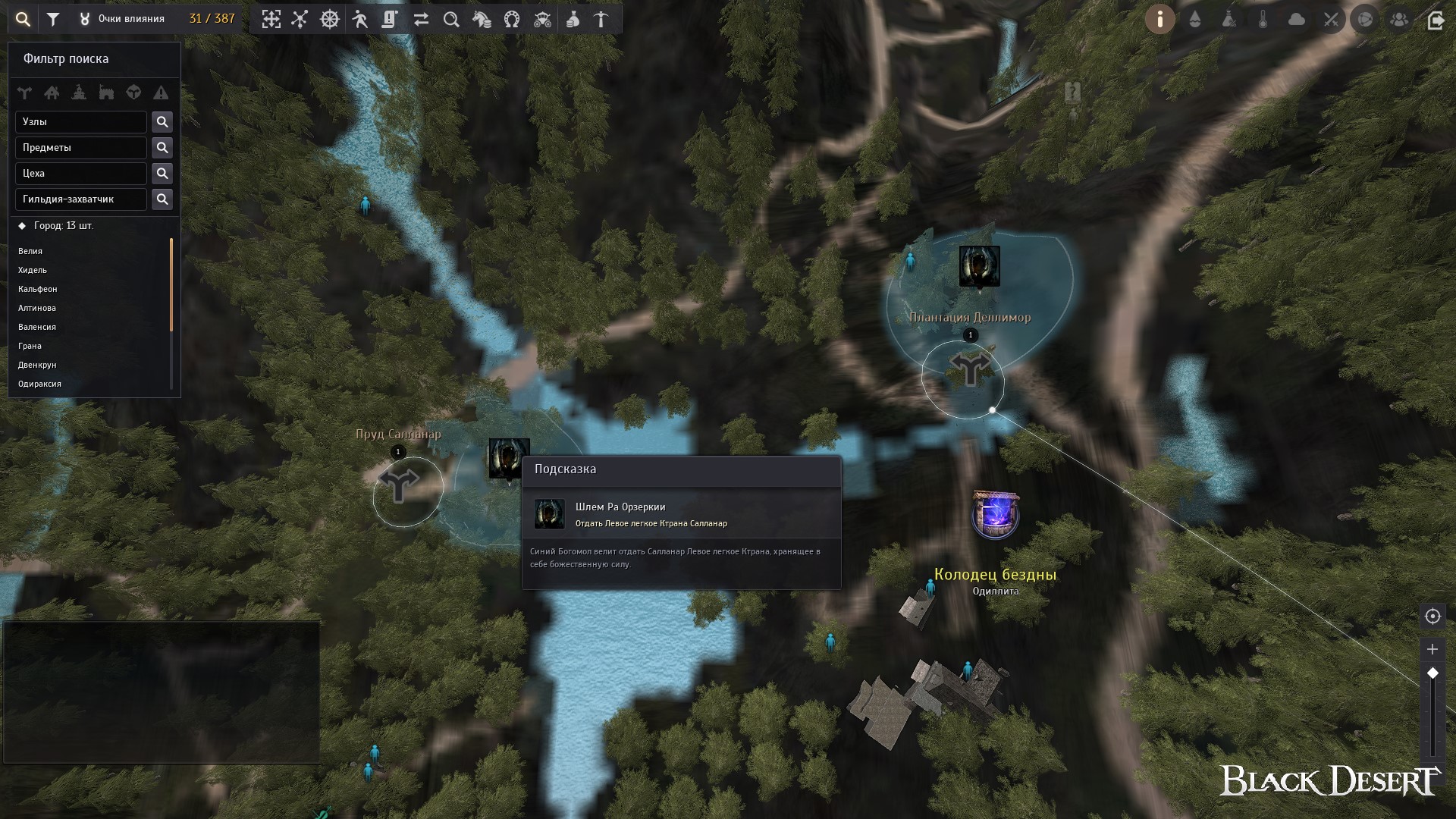The width and height of the screenshot is (1456, 819).
Task: Select the Пруд Салланар node marker
Action: pyautogui.click(x=399, y=485)
